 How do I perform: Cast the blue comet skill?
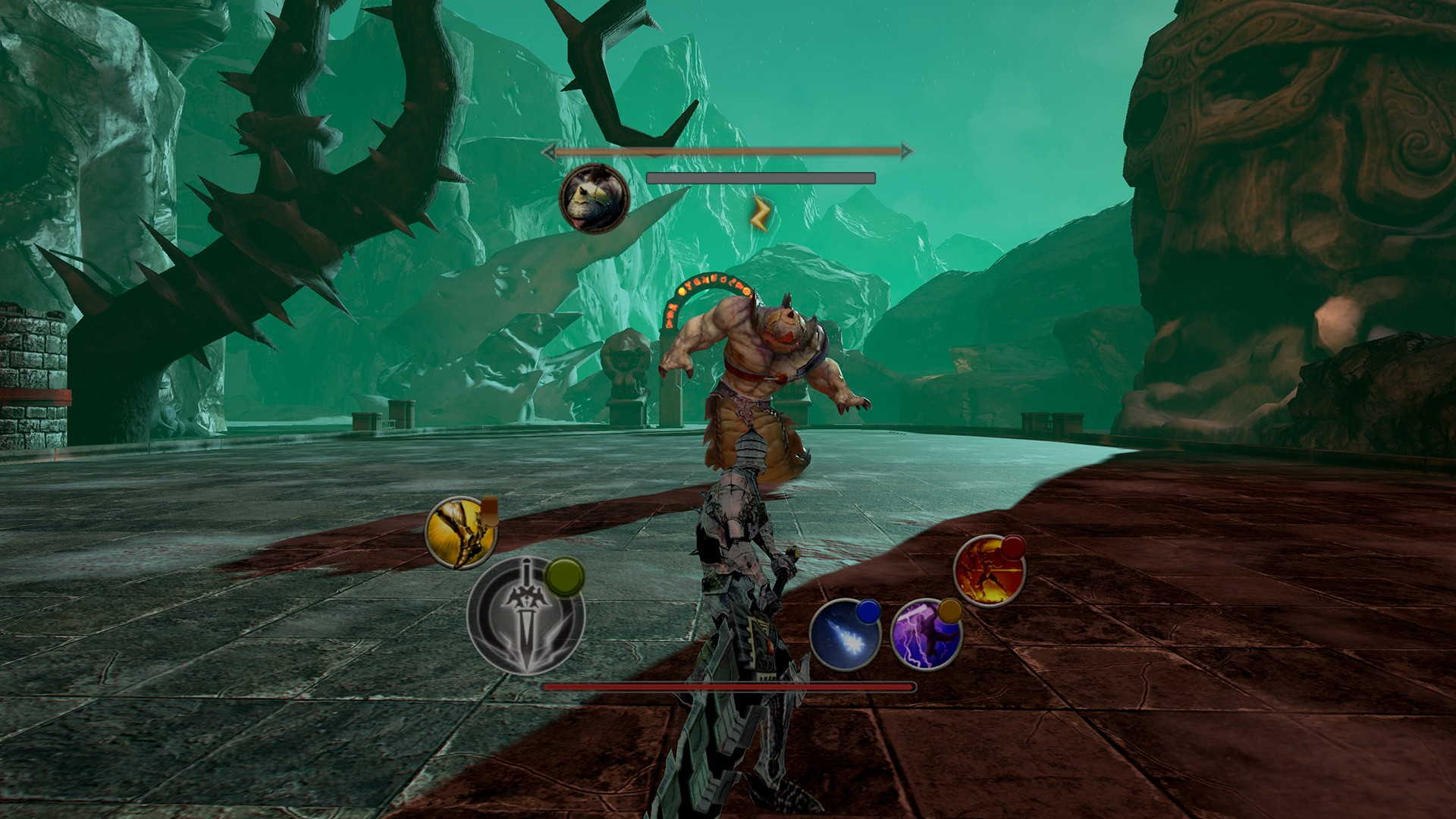[845, 635]
